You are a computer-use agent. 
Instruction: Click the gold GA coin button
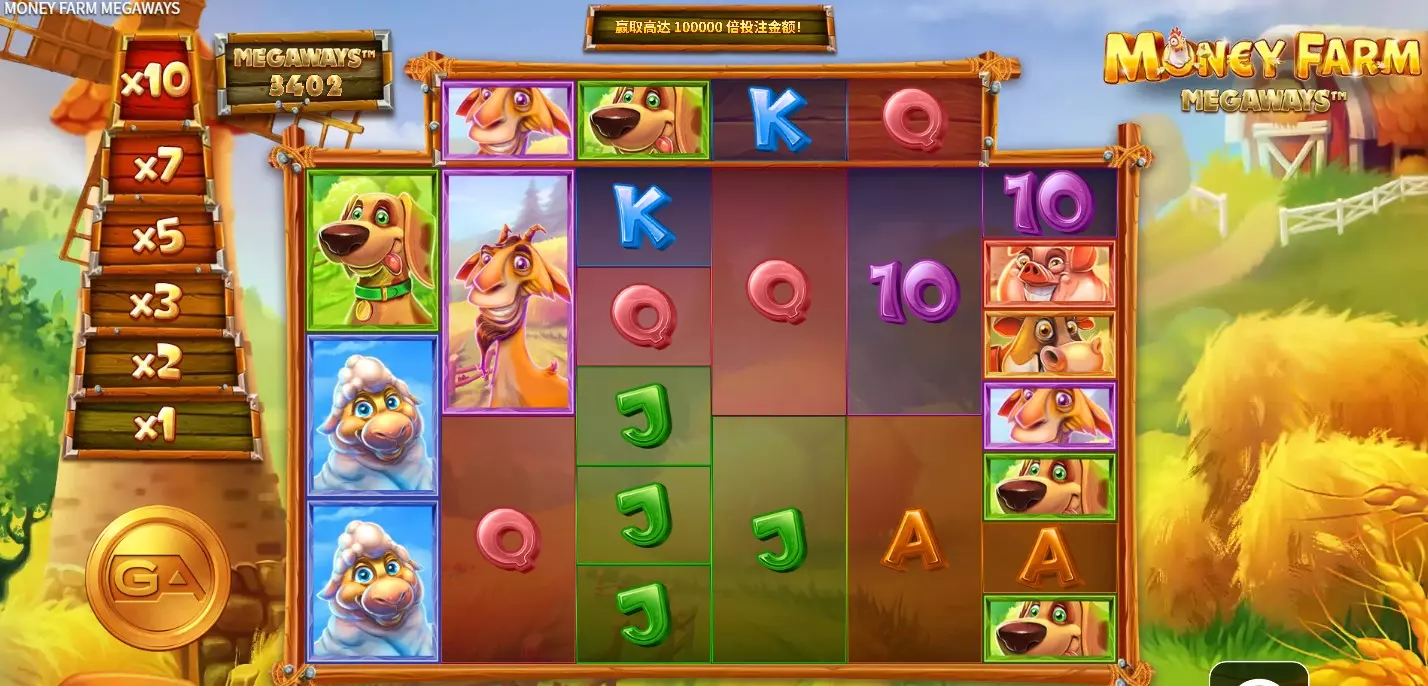click(x=158, y=578)
